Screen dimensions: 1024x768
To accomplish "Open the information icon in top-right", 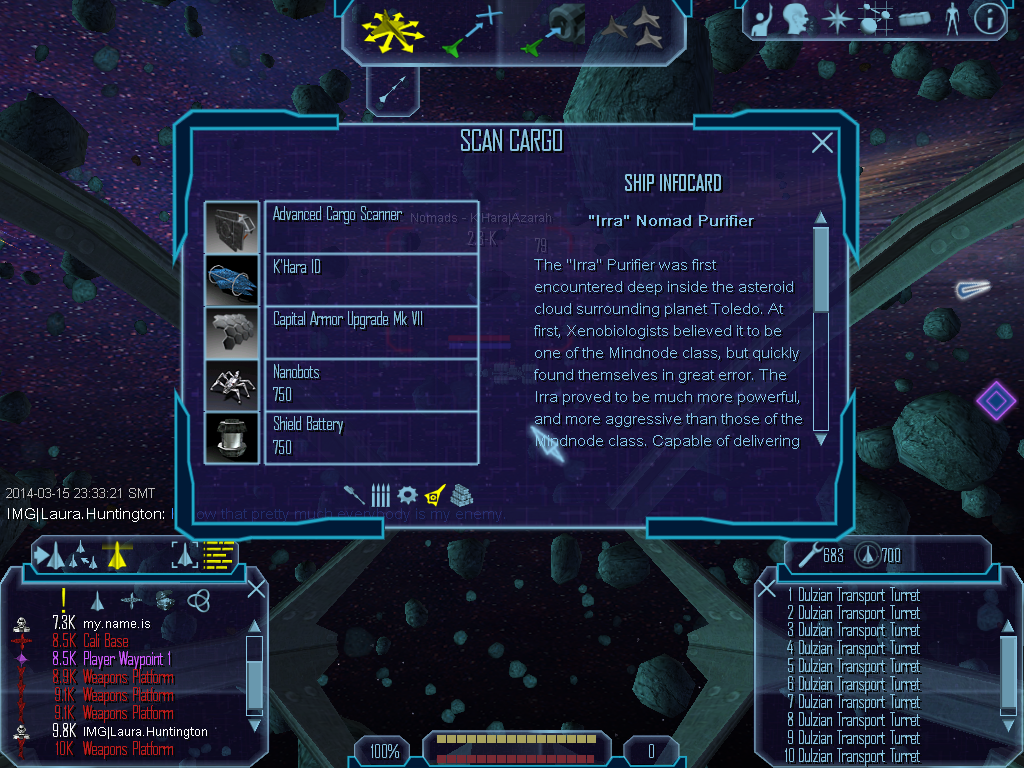I will [x=989, y=19].
